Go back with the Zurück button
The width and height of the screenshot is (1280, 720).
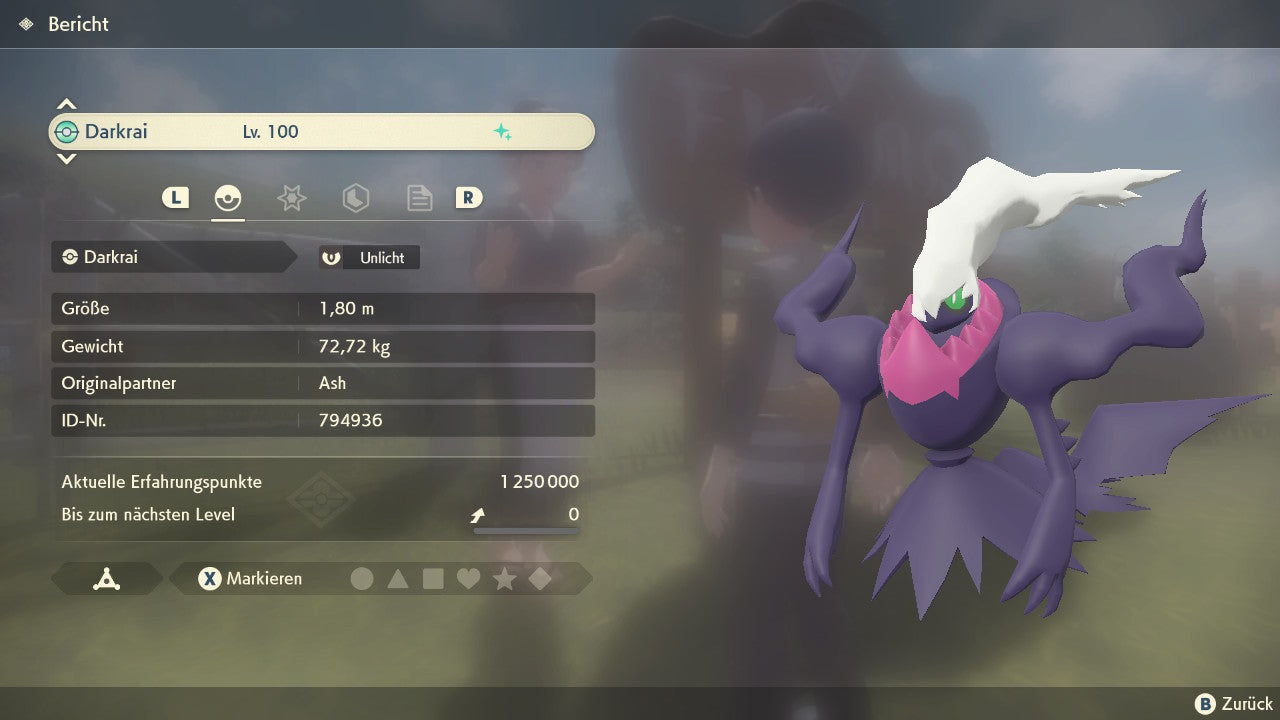[x=1234, y=703]
